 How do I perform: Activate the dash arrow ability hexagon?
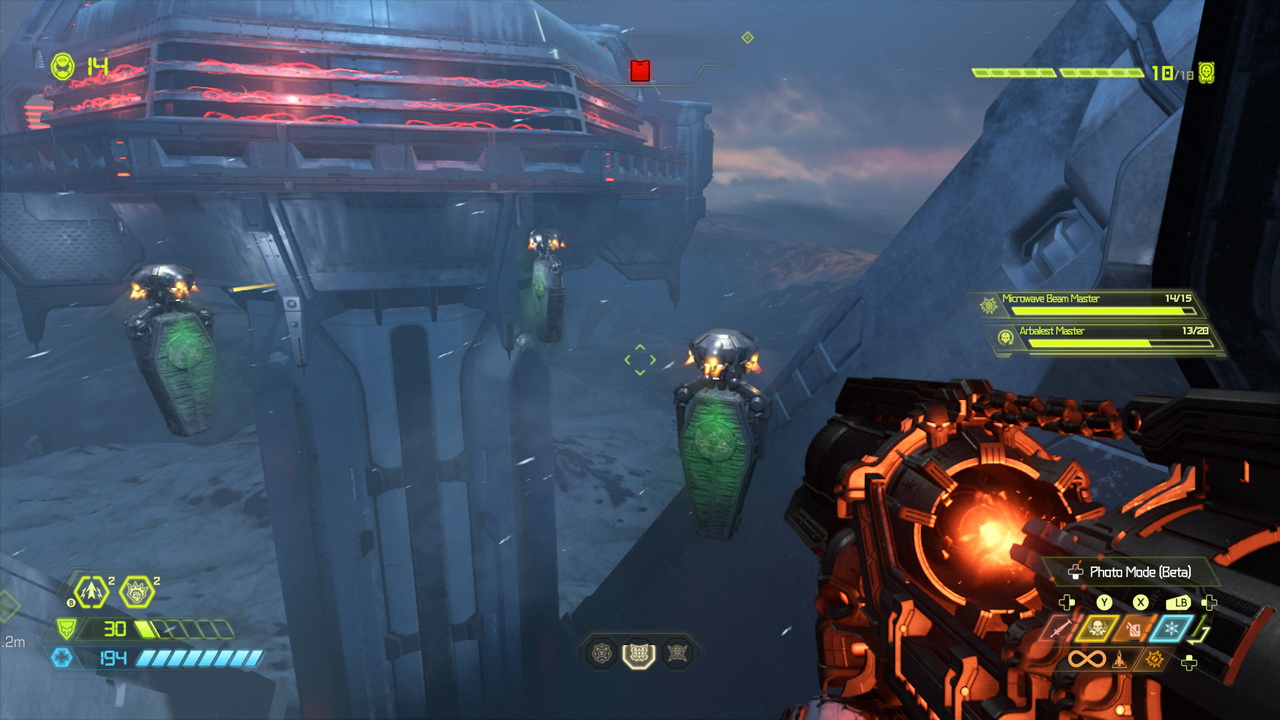pyautogui.click(x=92, y=592)
